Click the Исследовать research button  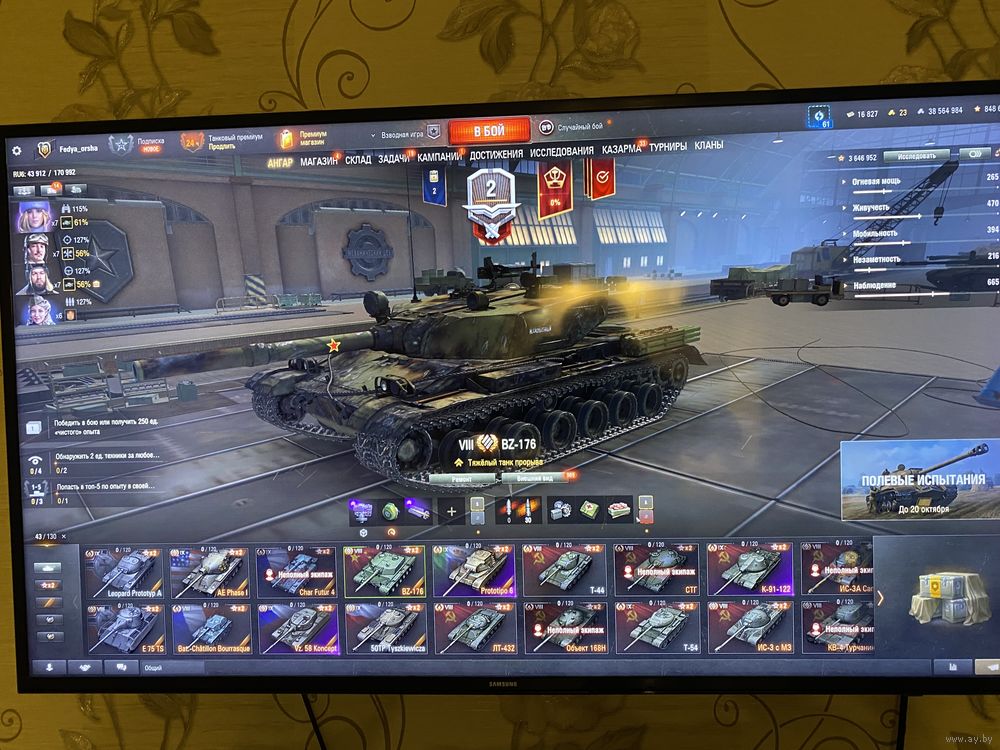tap(916, 156)
